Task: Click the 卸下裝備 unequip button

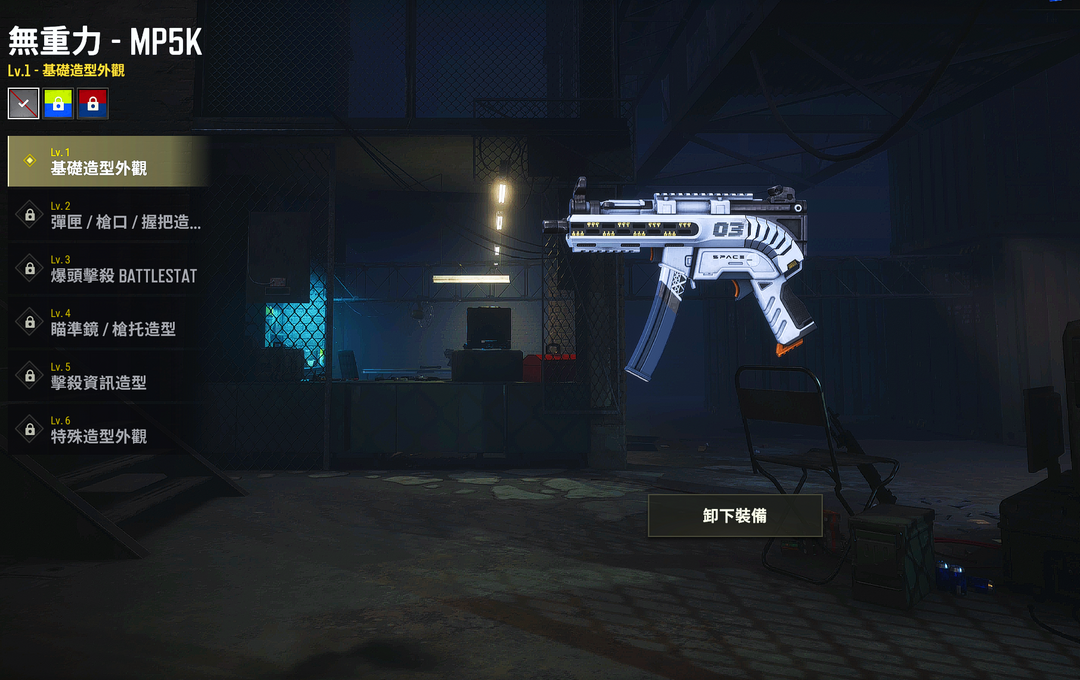Action: (x=735, y=516)
